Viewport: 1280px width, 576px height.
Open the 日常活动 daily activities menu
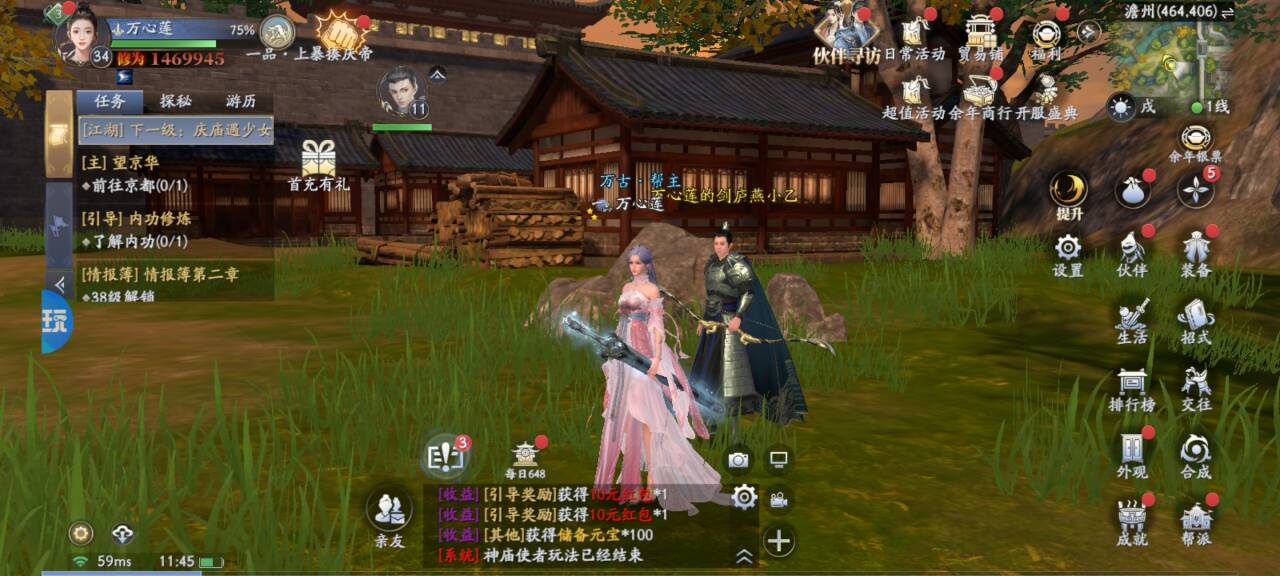point(914,36)
